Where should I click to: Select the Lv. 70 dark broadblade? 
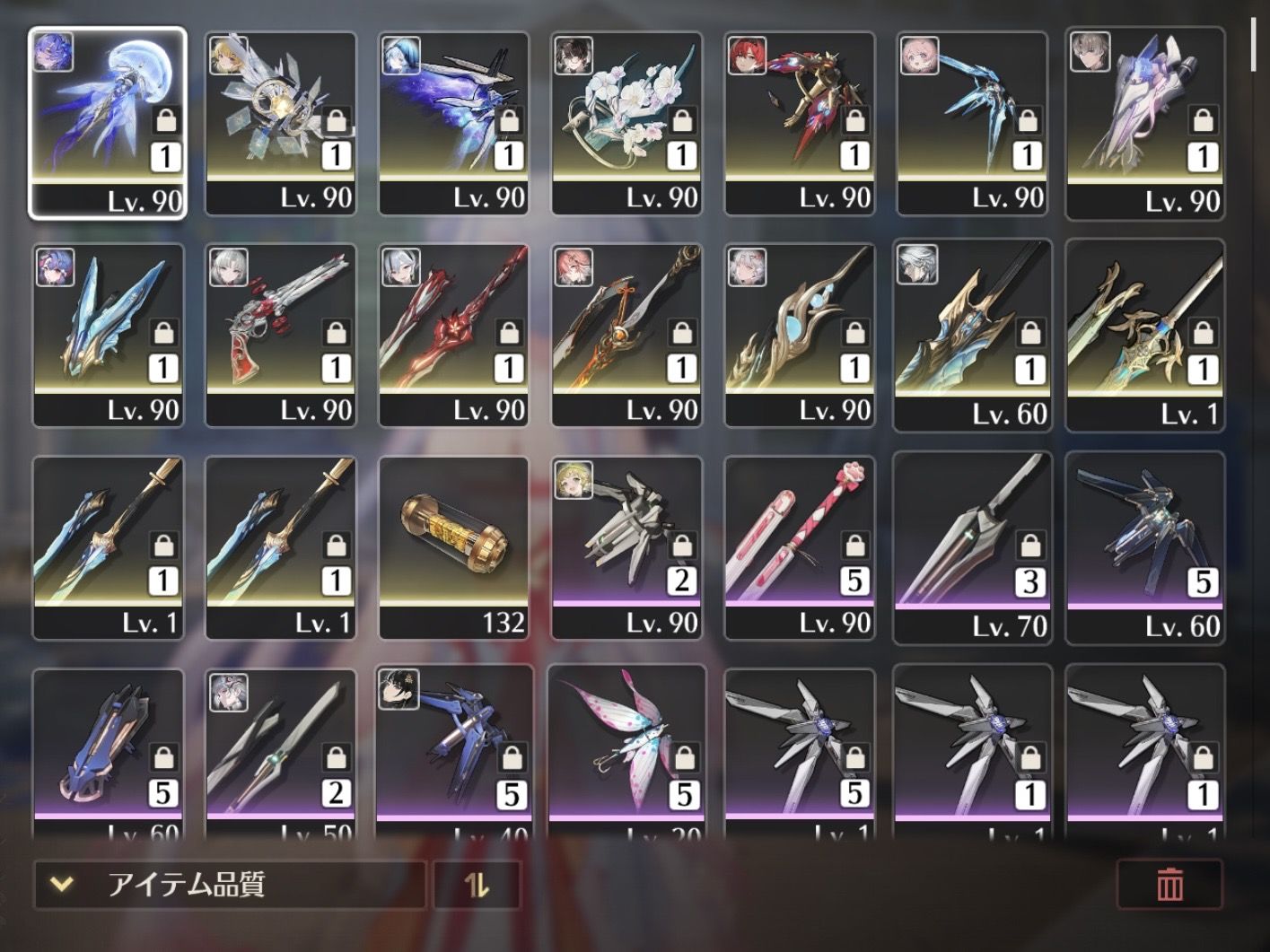click(972, 546)
